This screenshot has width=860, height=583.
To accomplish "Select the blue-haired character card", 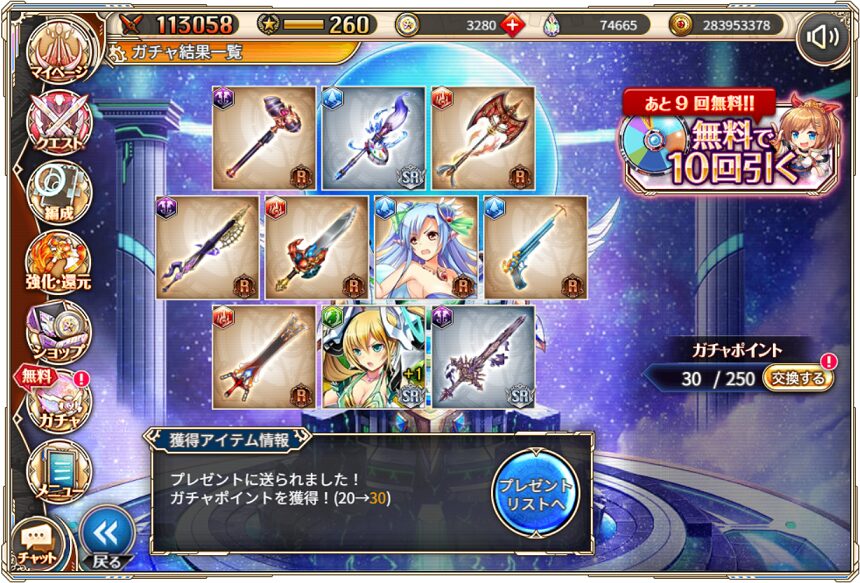I will [424, 247].
